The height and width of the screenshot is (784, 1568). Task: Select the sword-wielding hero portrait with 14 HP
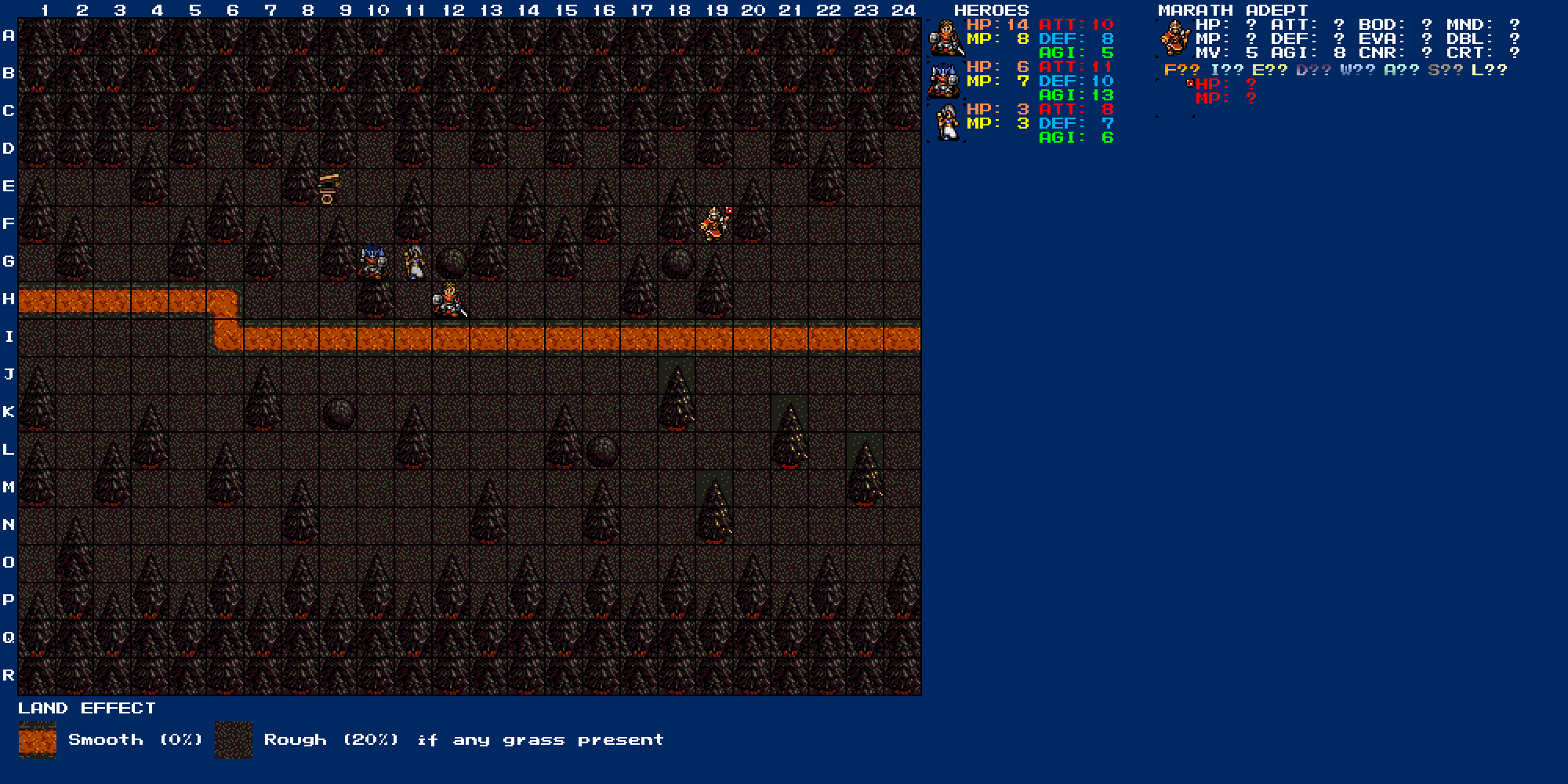[946, 38]
